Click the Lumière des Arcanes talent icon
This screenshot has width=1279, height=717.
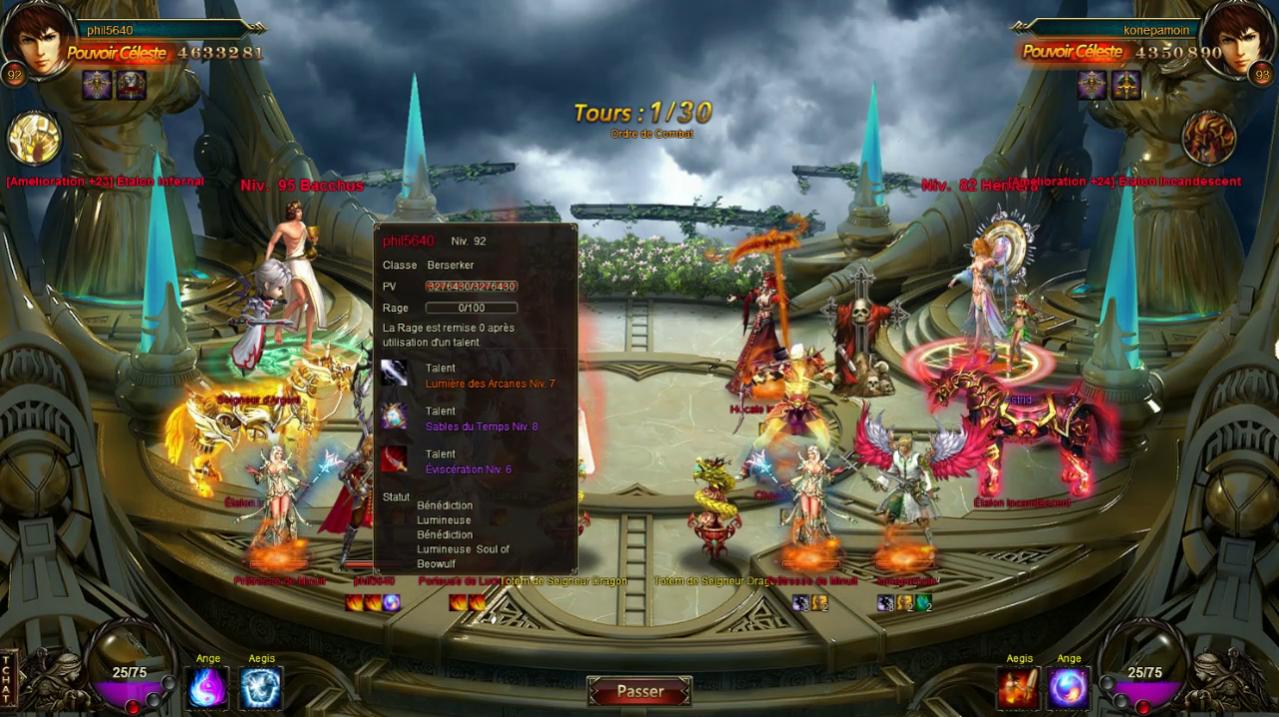[394, 373]
